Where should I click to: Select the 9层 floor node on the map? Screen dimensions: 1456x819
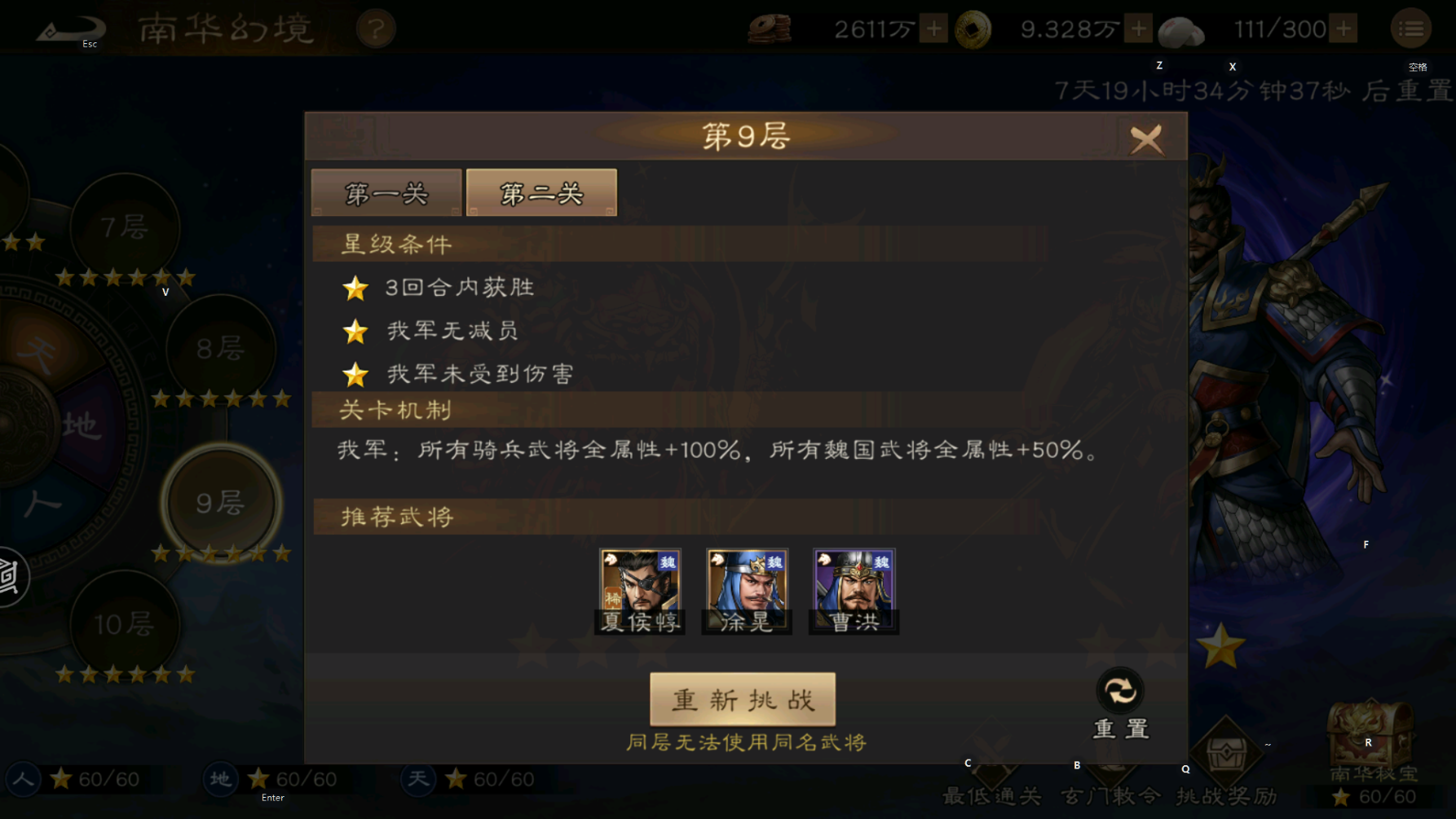tap(223, 503)
